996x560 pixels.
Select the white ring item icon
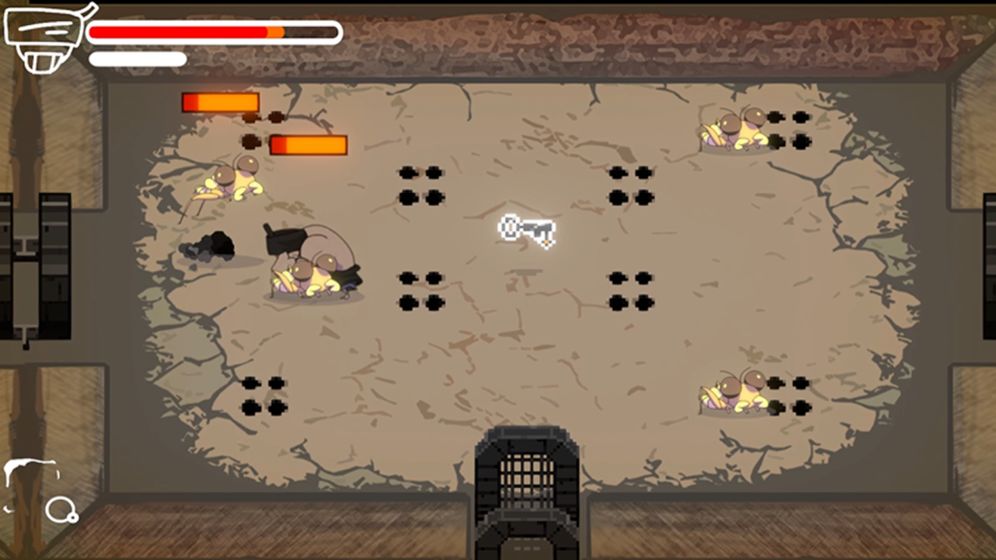tap(61, 510)
